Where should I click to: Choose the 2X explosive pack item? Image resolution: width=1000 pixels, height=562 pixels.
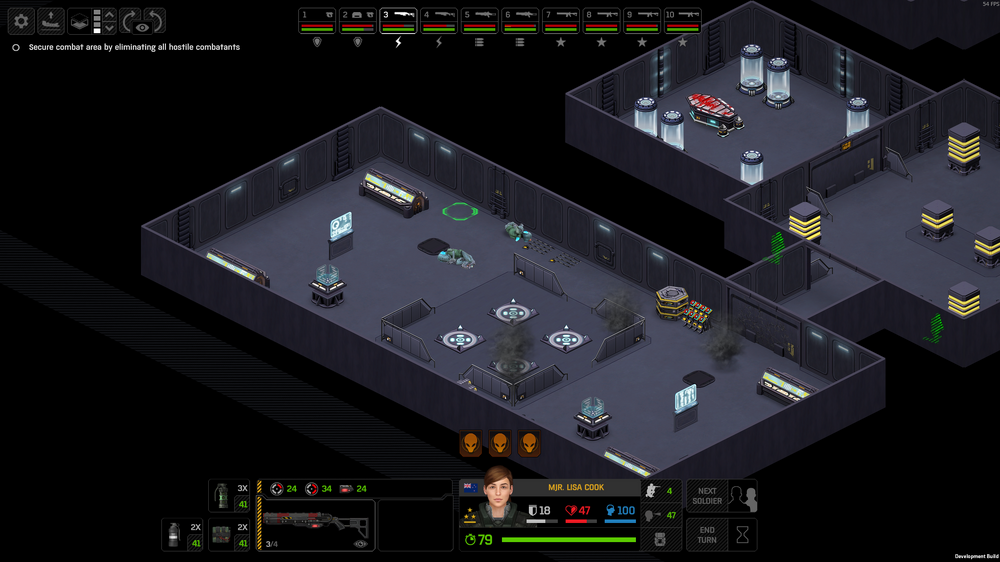pos(229,535)
